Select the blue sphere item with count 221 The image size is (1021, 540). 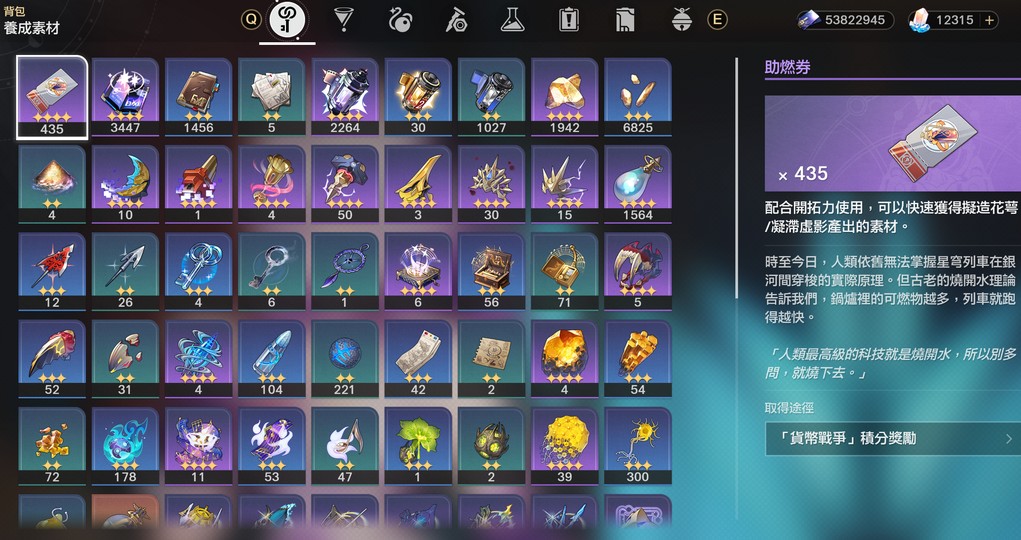[345, 357]
